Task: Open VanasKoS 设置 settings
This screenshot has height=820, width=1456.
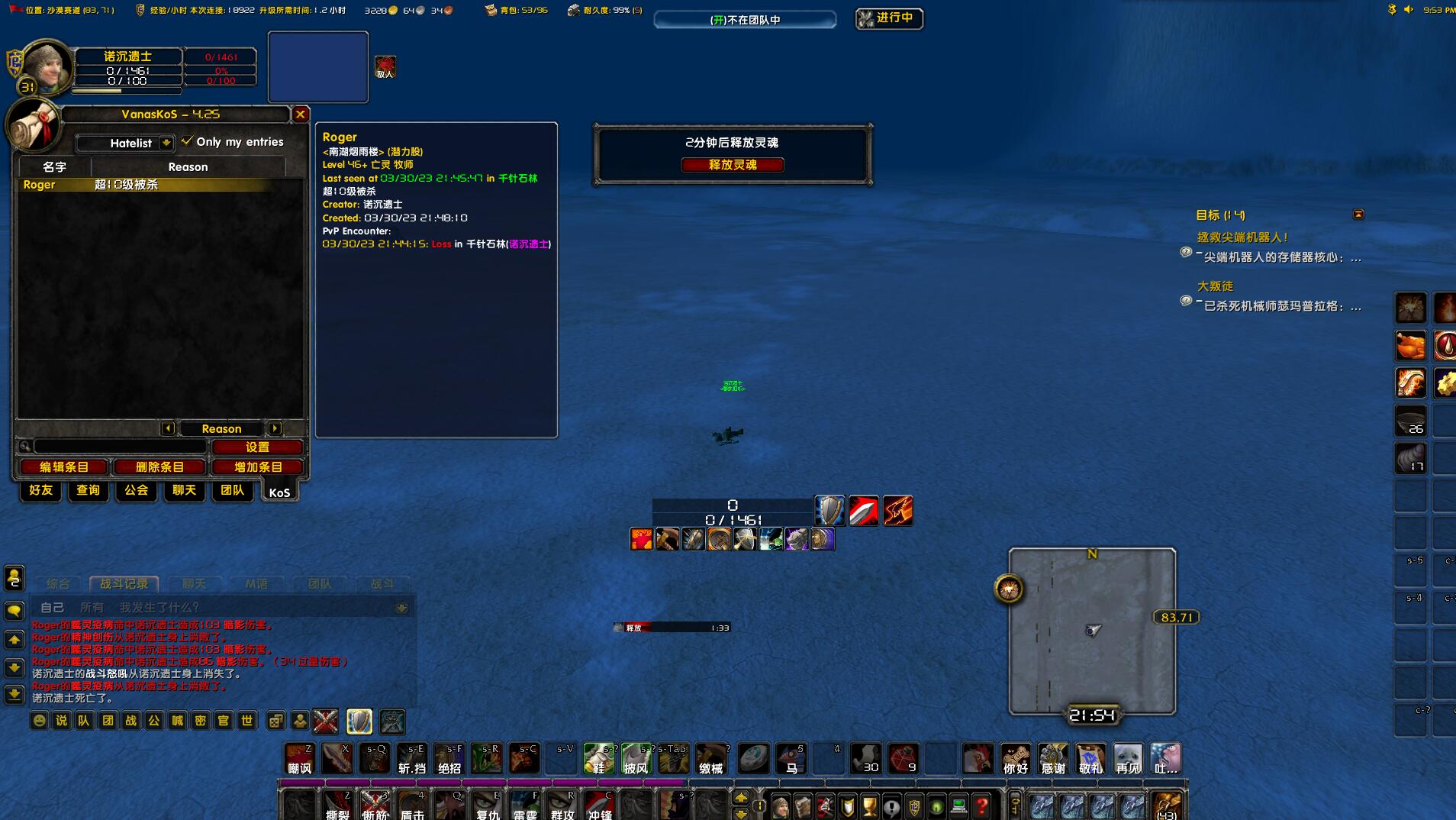Action: coord(257,447)
